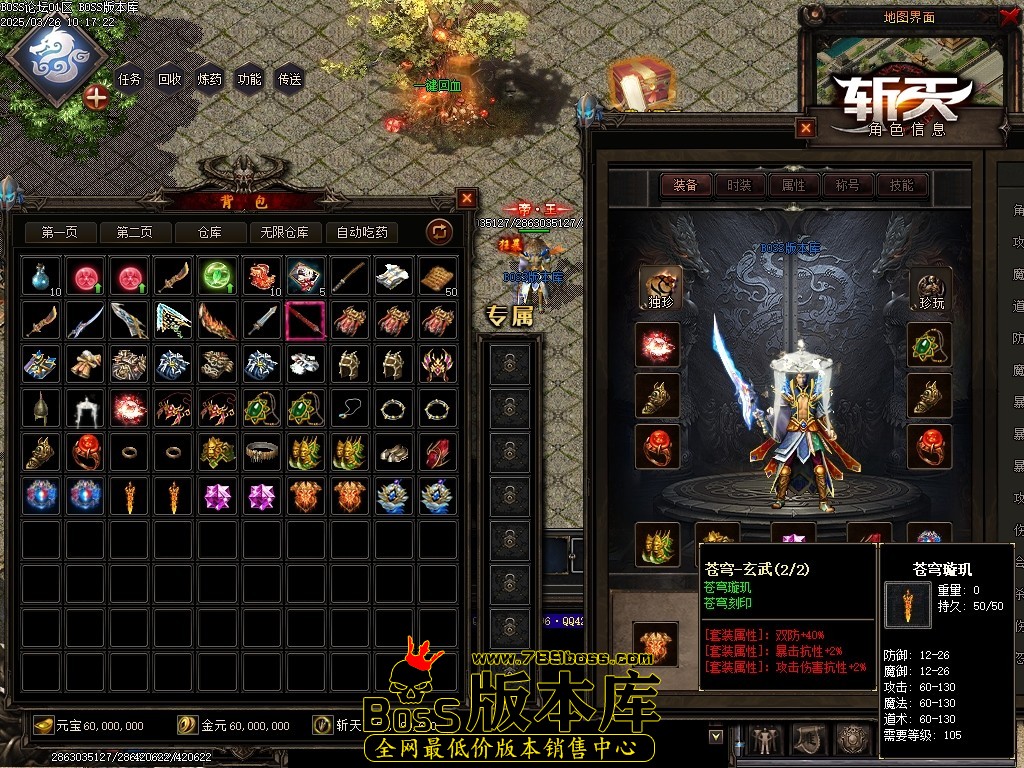The width and height of the screenshot is (1024, 768).
Task: Switch to the 时装 fashion tab
Action: 739,185
